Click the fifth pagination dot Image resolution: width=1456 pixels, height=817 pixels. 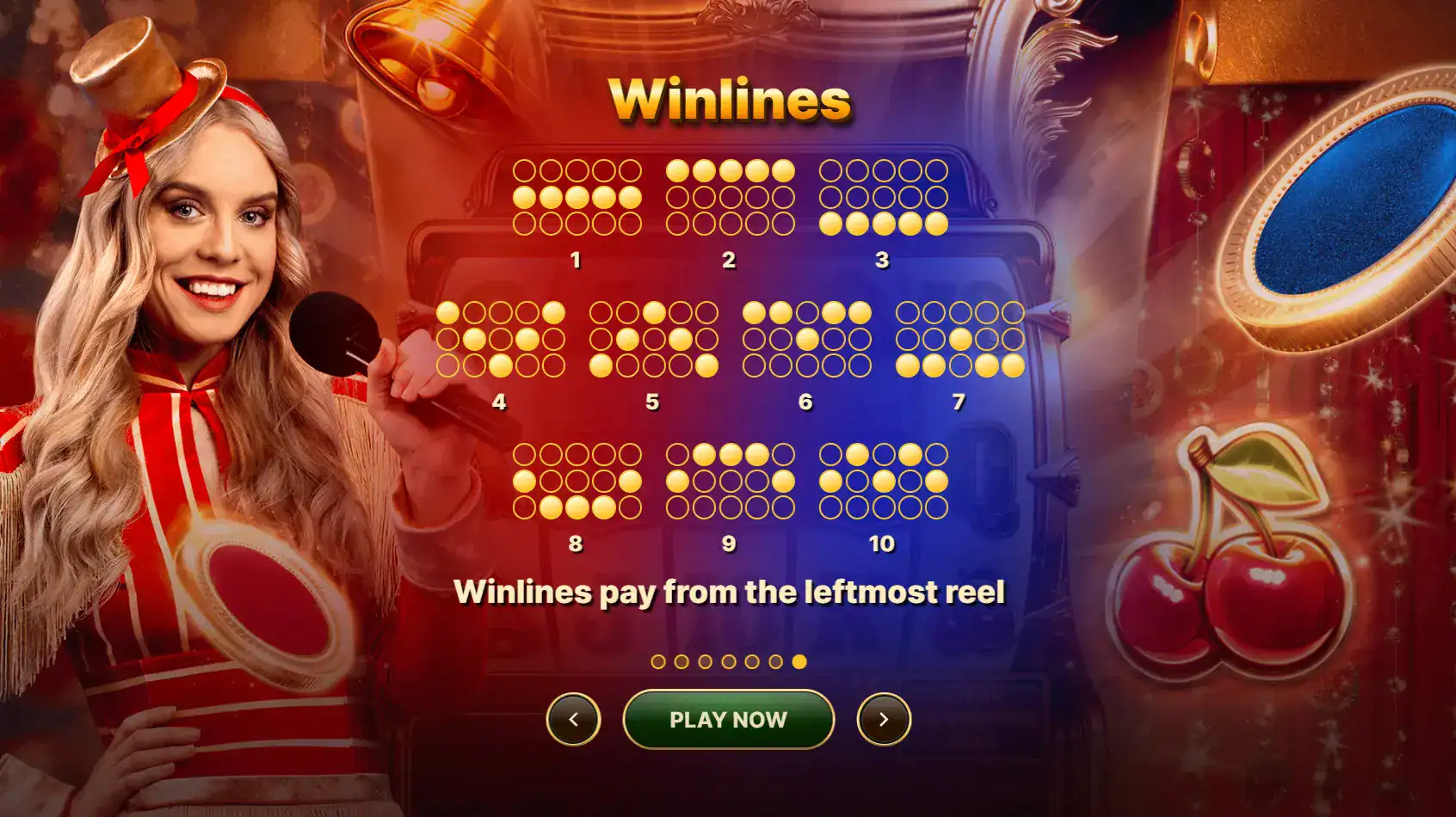coord(750,661)
